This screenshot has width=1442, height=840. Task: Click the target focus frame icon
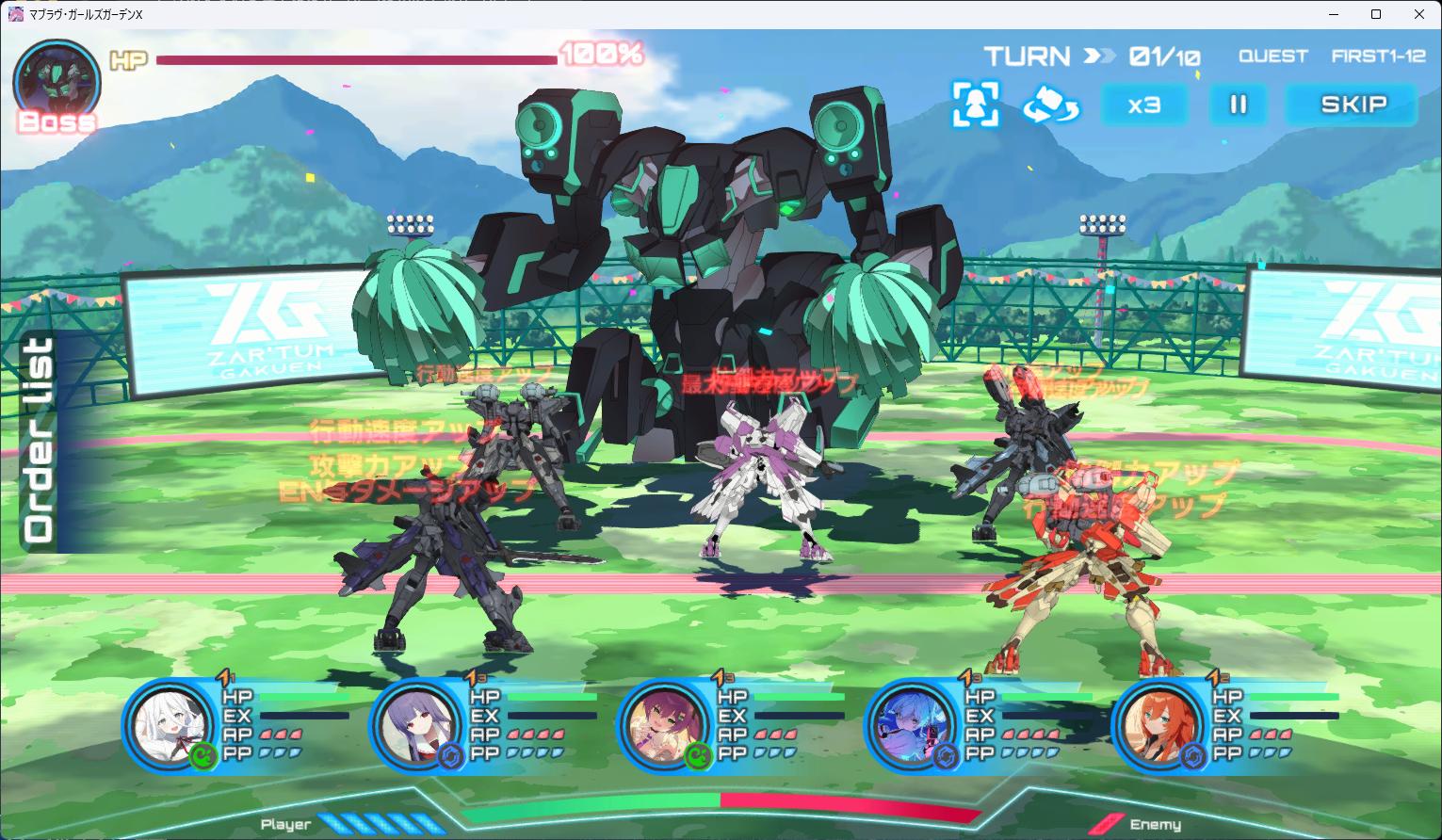[x=975, y=104]
